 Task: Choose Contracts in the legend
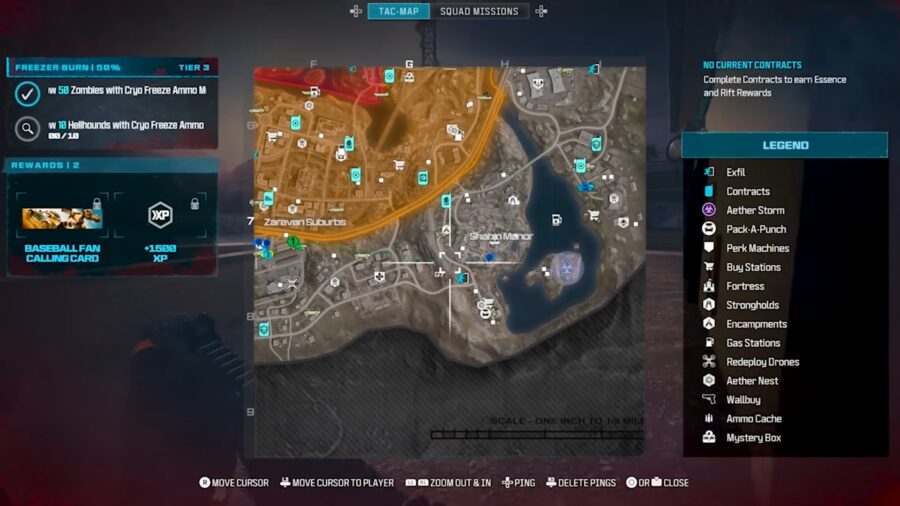coord(747,191)
